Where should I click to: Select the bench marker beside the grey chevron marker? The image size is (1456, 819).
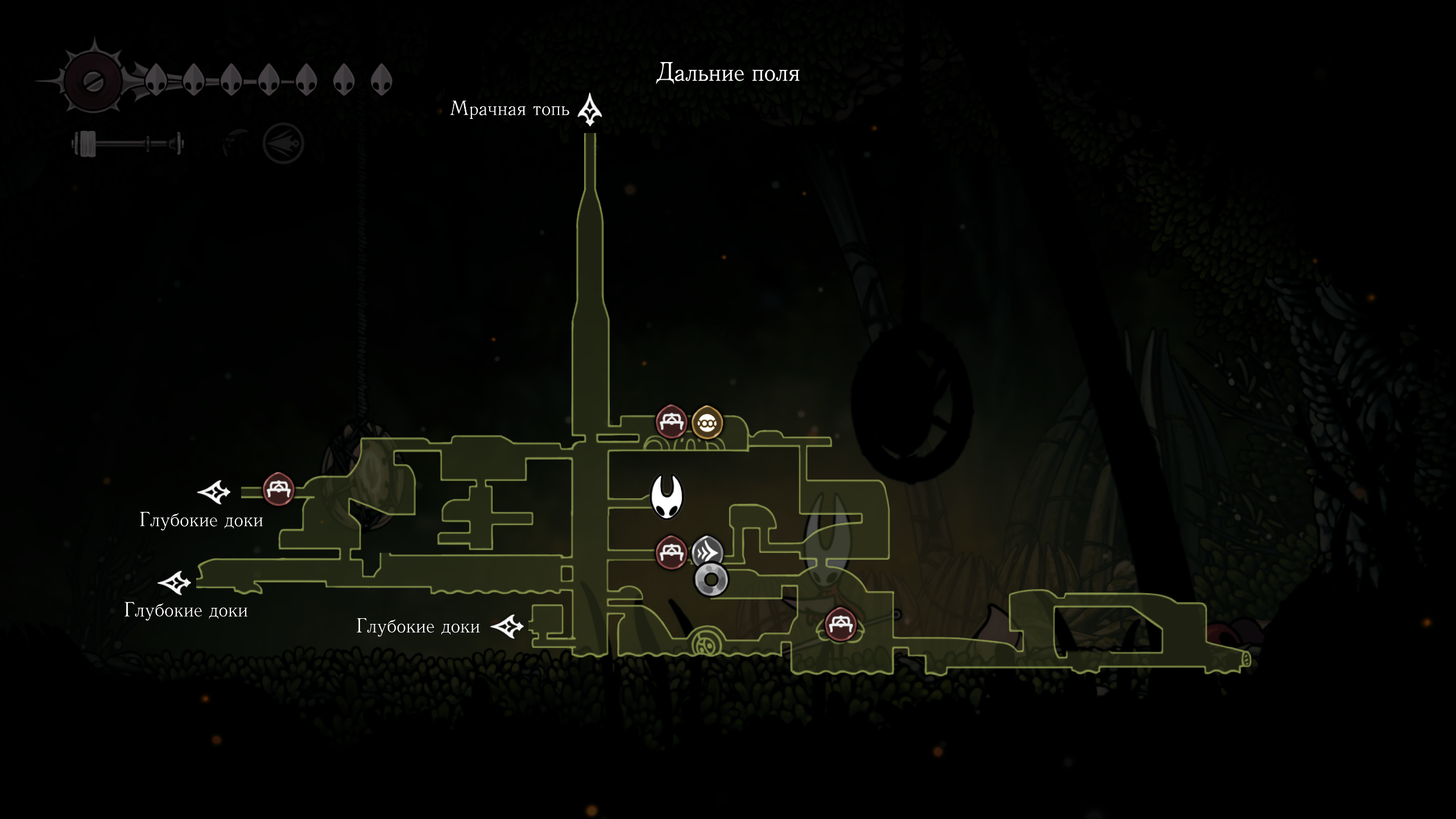click(x=671, y=552)
